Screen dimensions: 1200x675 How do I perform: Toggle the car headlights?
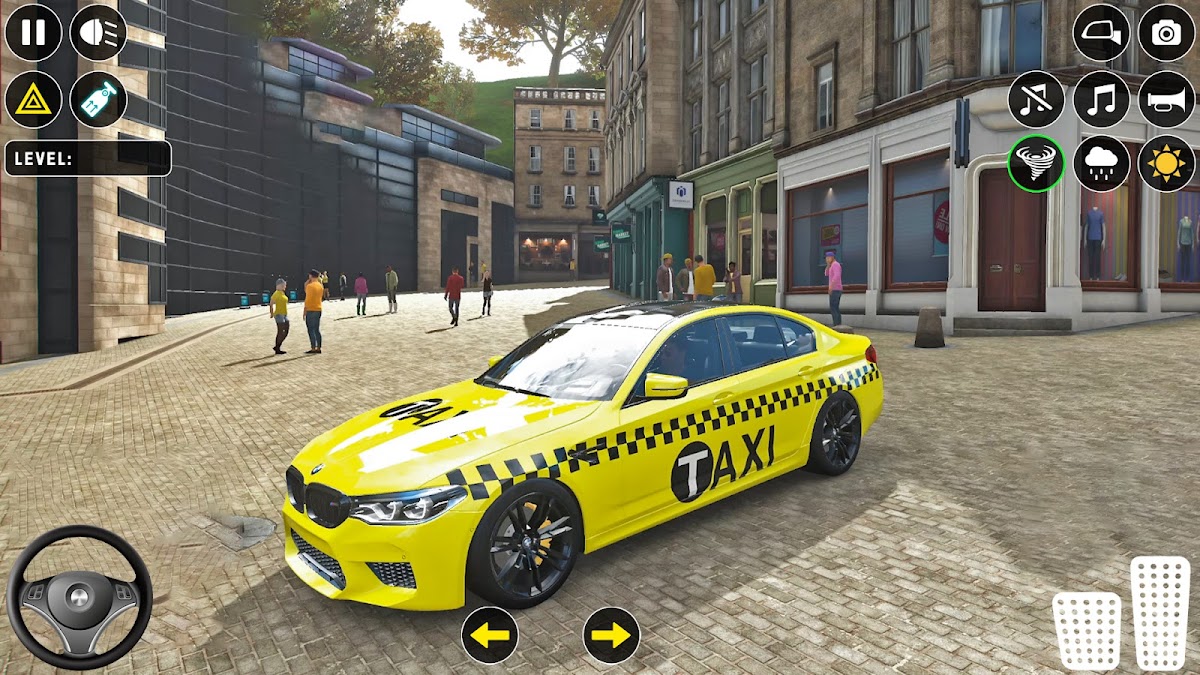click(98, 32)
